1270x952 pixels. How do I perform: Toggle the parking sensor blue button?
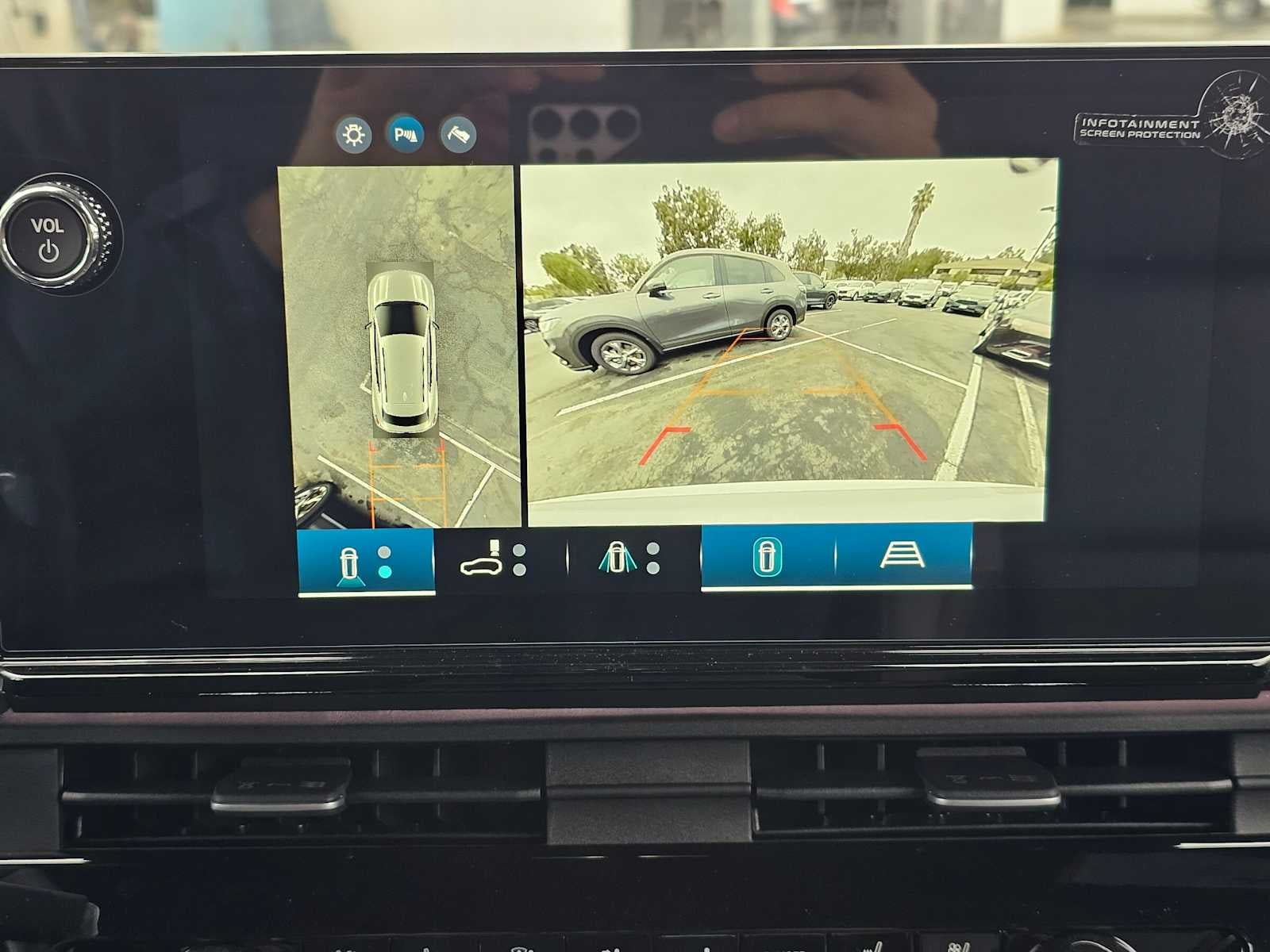[407, 133]
